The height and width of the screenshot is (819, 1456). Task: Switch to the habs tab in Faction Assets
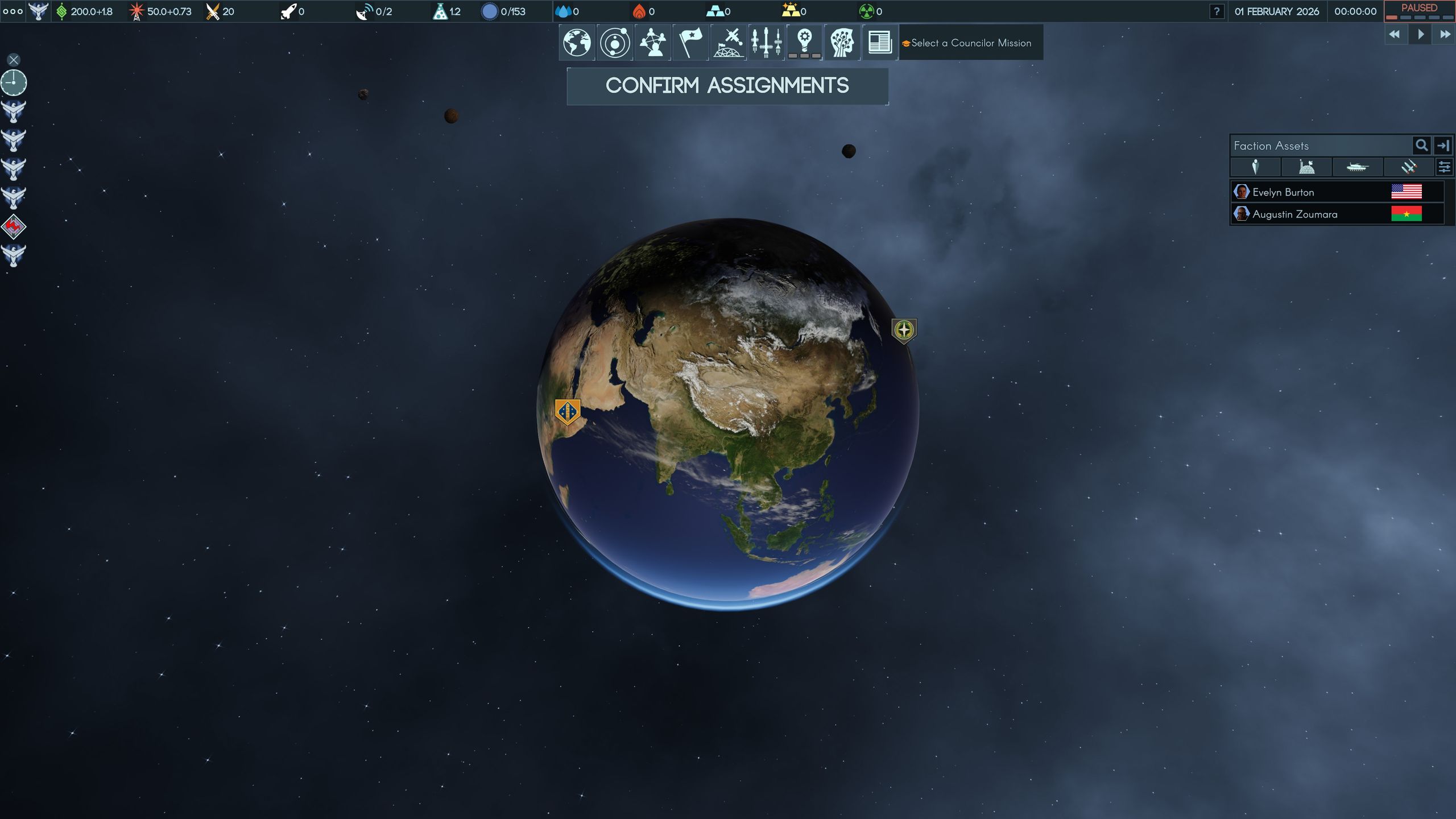coord(1306,167)
